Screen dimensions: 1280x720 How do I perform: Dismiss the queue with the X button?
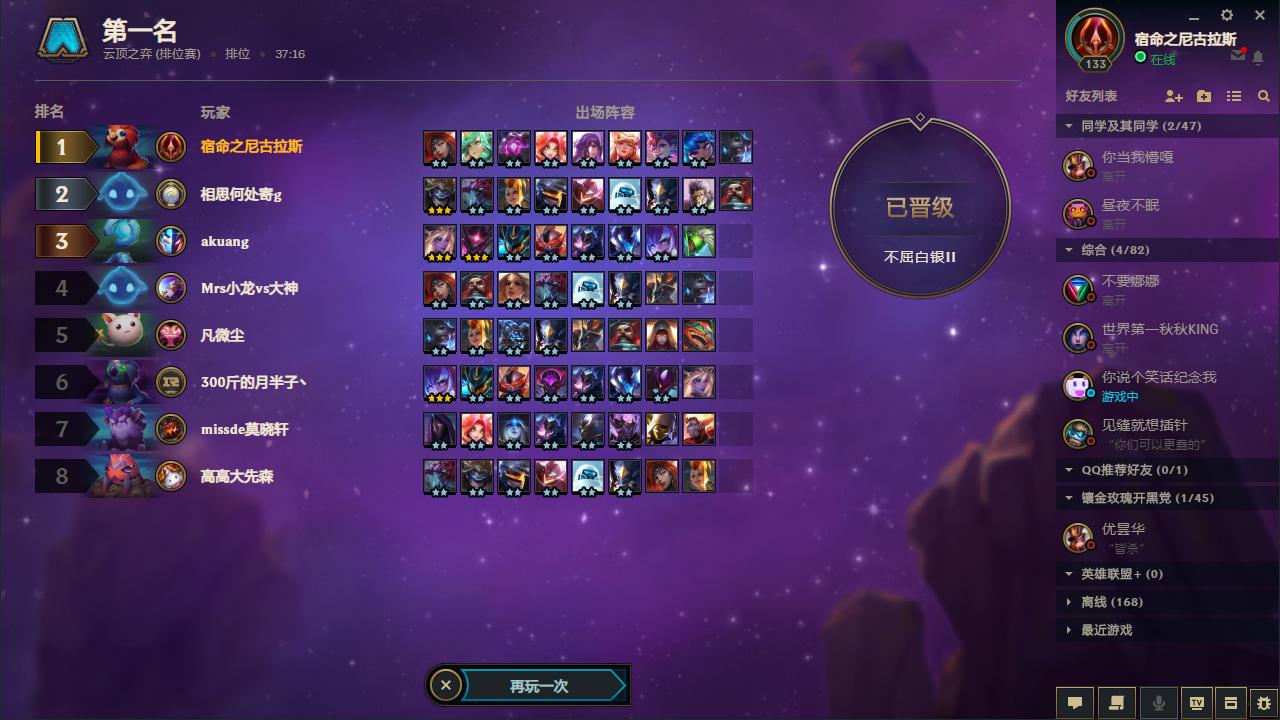pyautogui.click(x=446, y=685)
